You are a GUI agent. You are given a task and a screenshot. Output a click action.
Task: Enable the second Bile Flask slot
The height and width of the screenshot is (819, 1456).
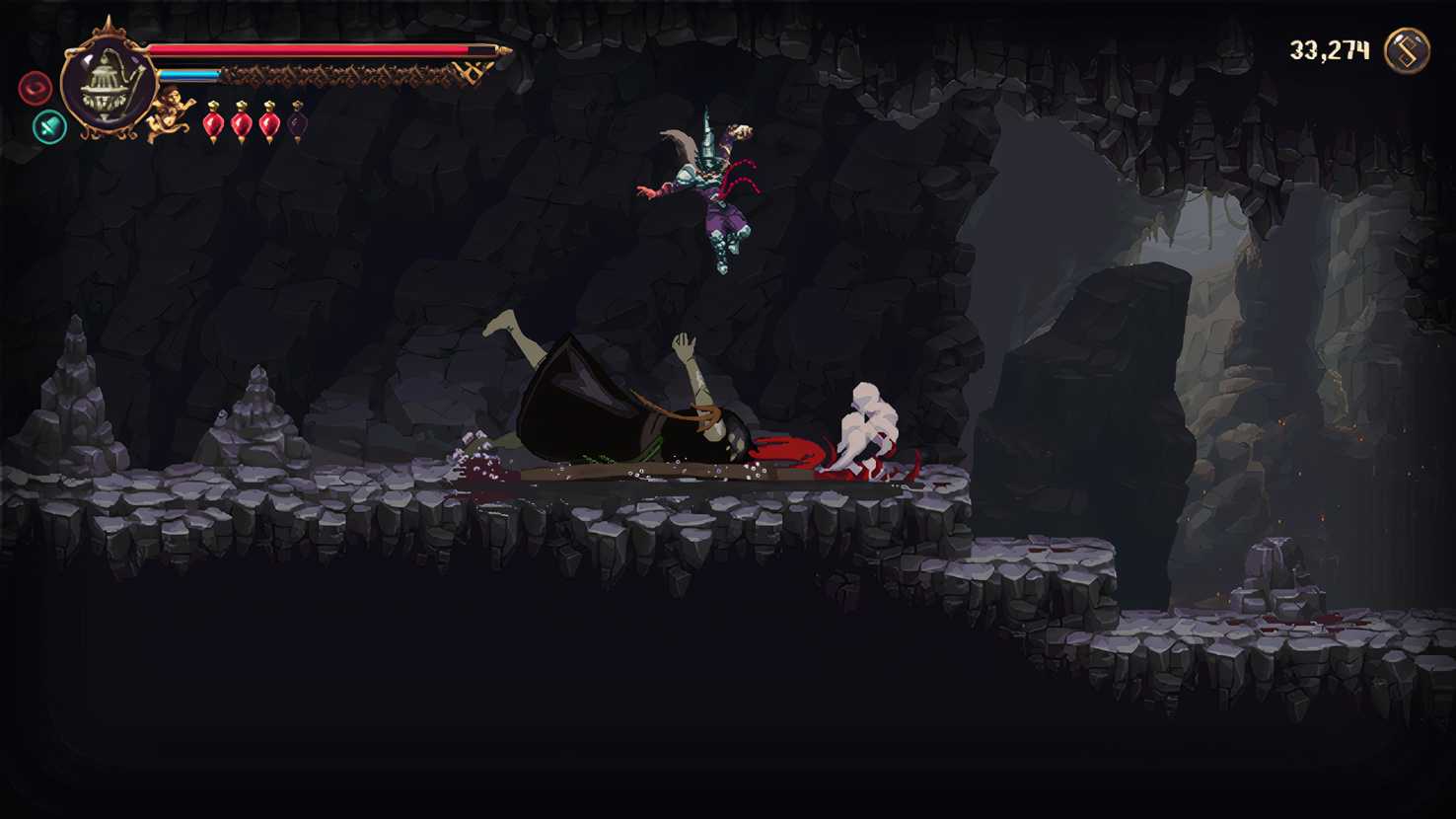(242, 123)
